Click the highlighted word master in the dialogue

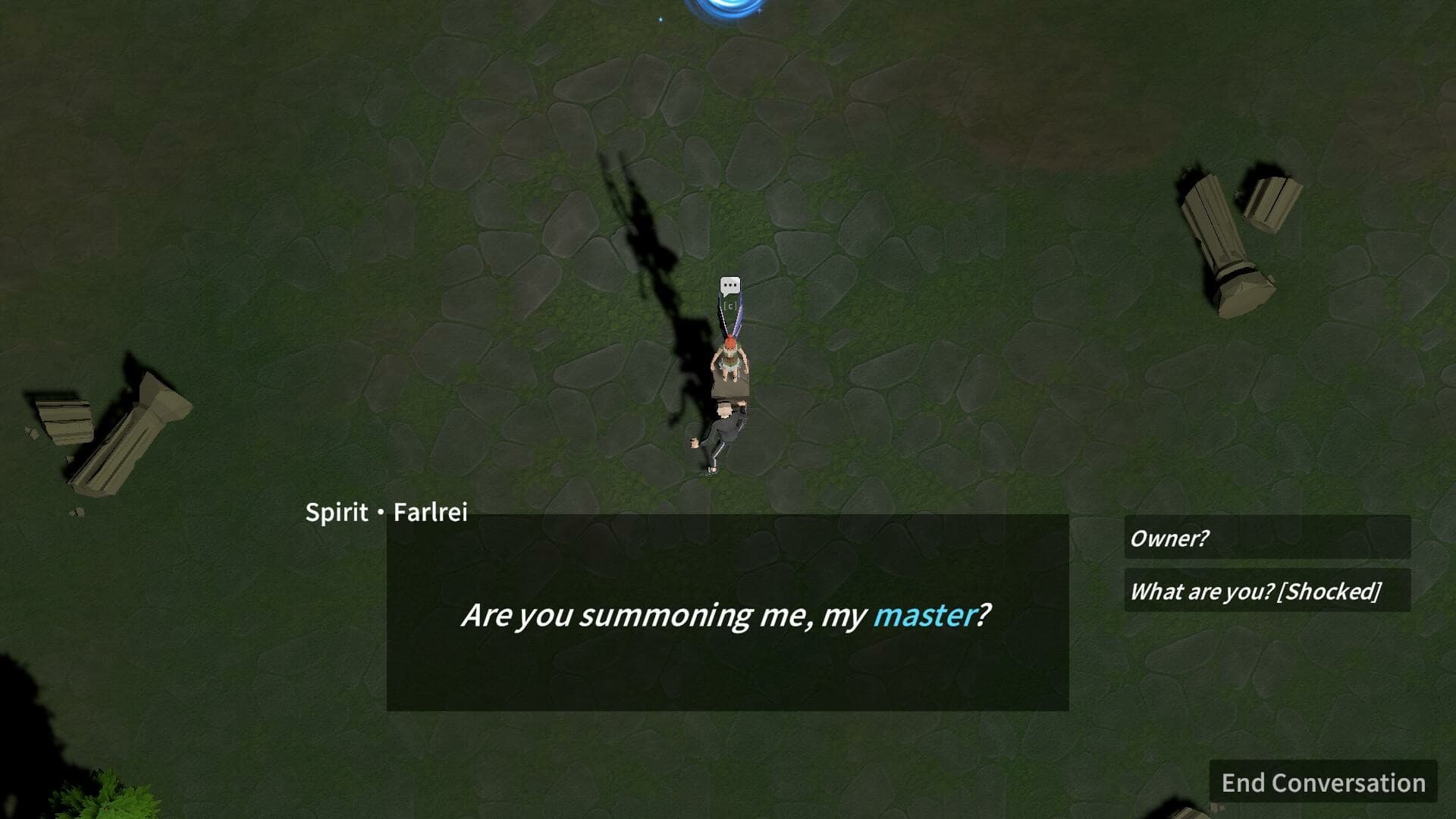click(x=924, y=618)
